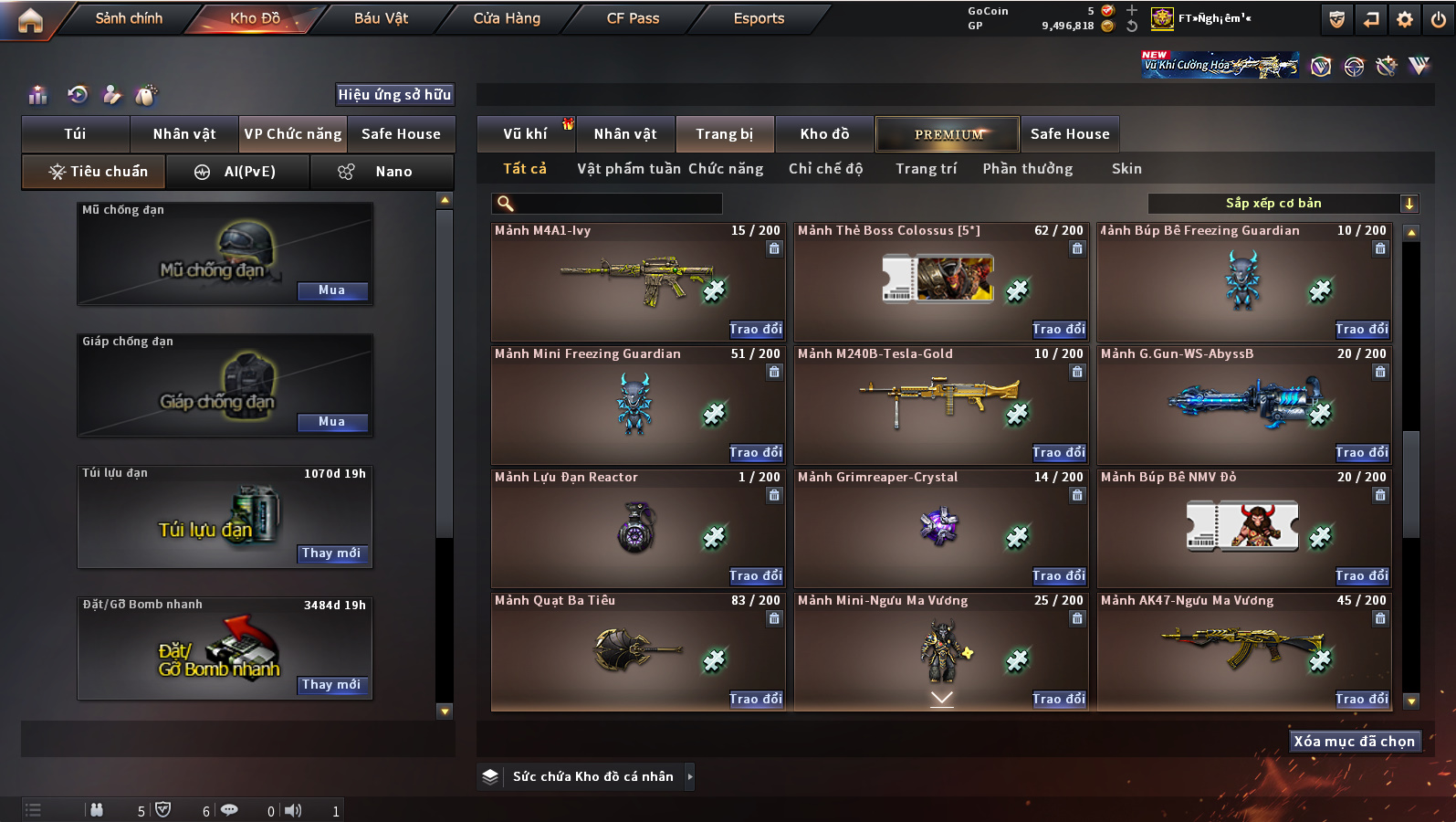This screenshot has height=822, width=1456.
Task: Filter items by Skin
Action: pyautogui.click(x=1126, y=169)
